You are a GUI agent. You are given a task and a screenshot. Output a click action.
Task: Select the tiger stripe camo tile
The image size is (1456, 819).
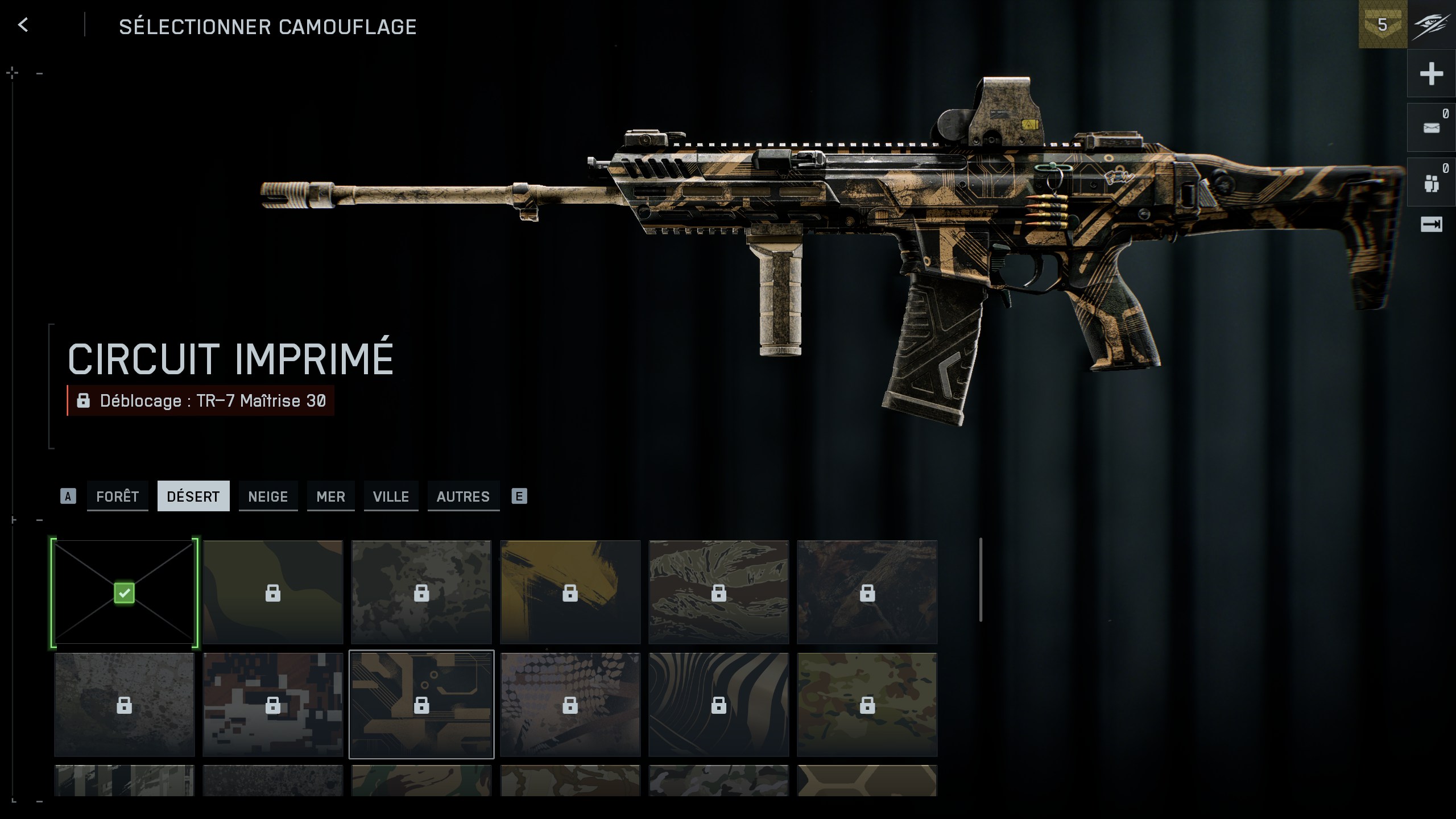point(718,592)
